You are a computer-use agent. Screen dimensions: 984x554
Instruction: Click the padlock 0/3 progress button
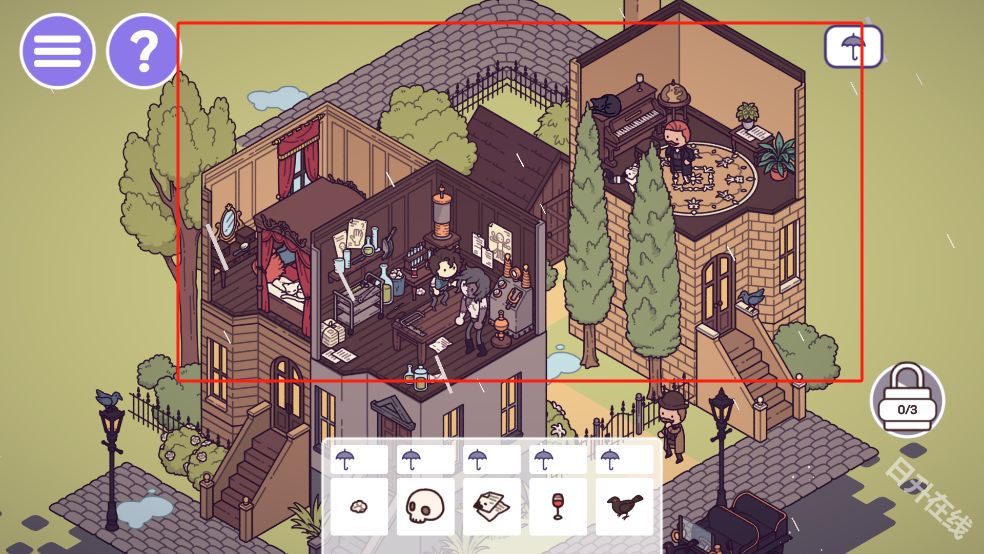(907, 400)
